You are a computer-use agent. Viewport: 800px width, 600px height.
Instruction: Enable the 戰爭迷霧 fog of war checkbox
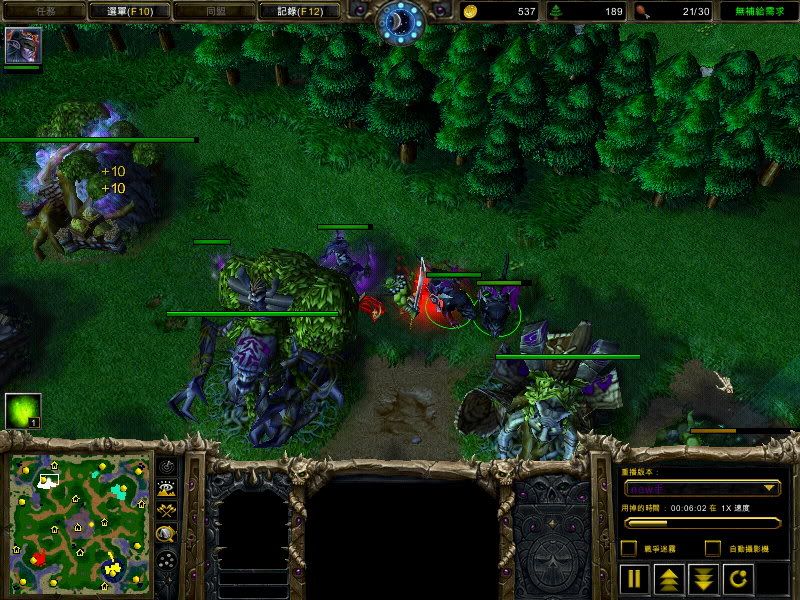[x=628, y=548]
